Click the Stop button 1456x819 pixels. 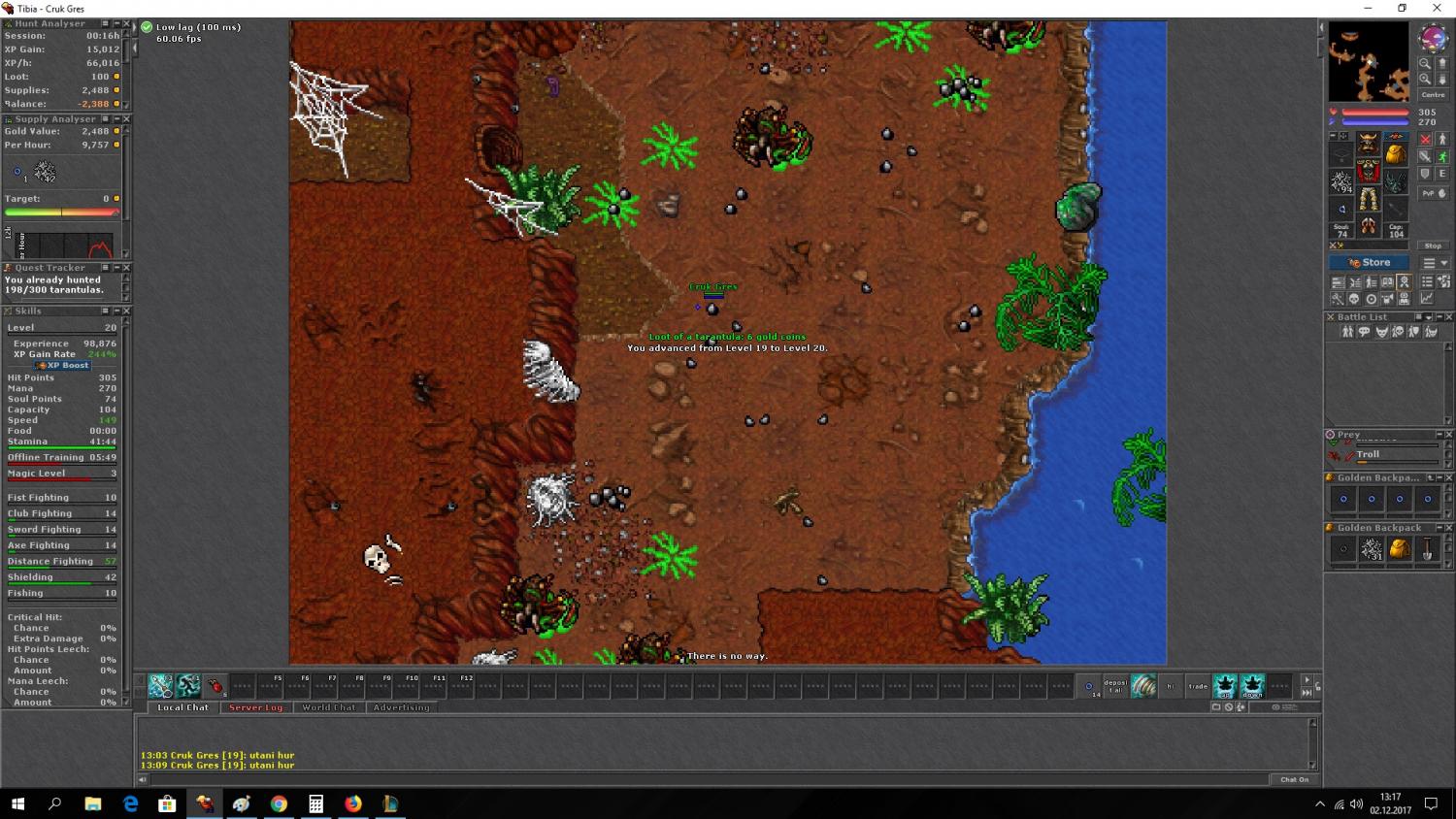[x=1434, y=246]
